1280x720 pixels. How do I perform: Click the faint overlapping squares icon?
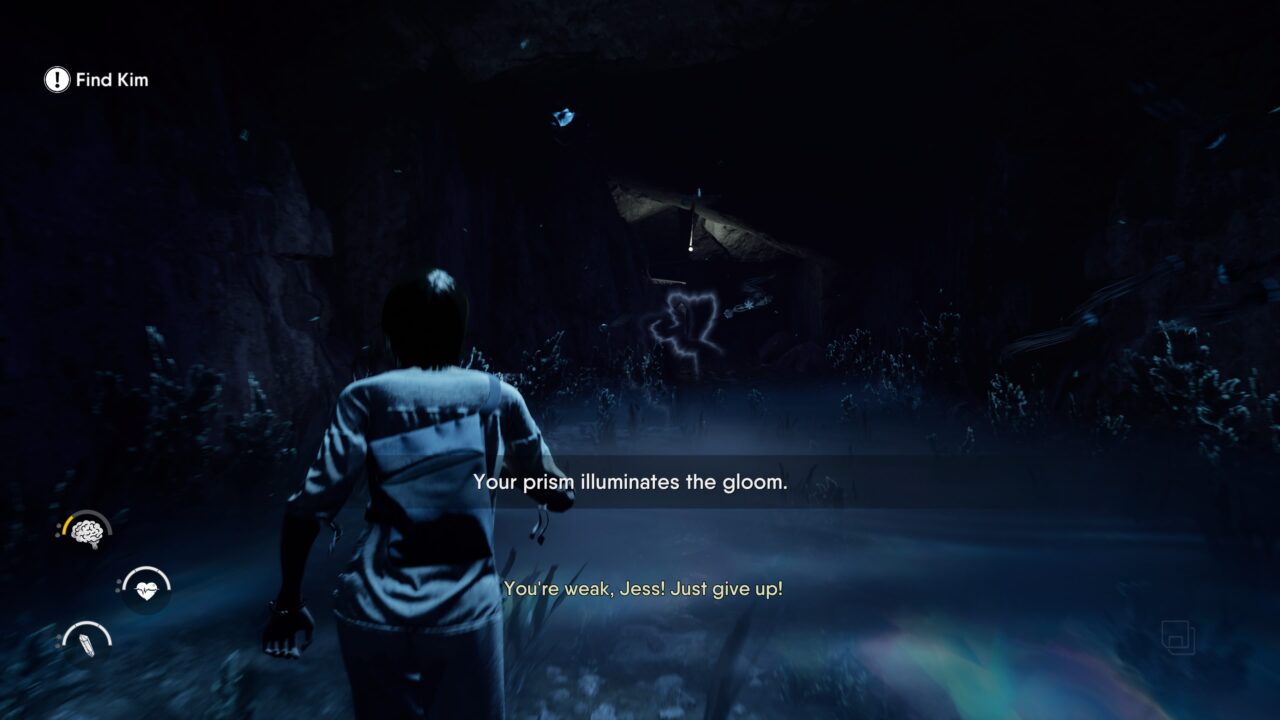pyautogui.click(x=1178, y=637)
